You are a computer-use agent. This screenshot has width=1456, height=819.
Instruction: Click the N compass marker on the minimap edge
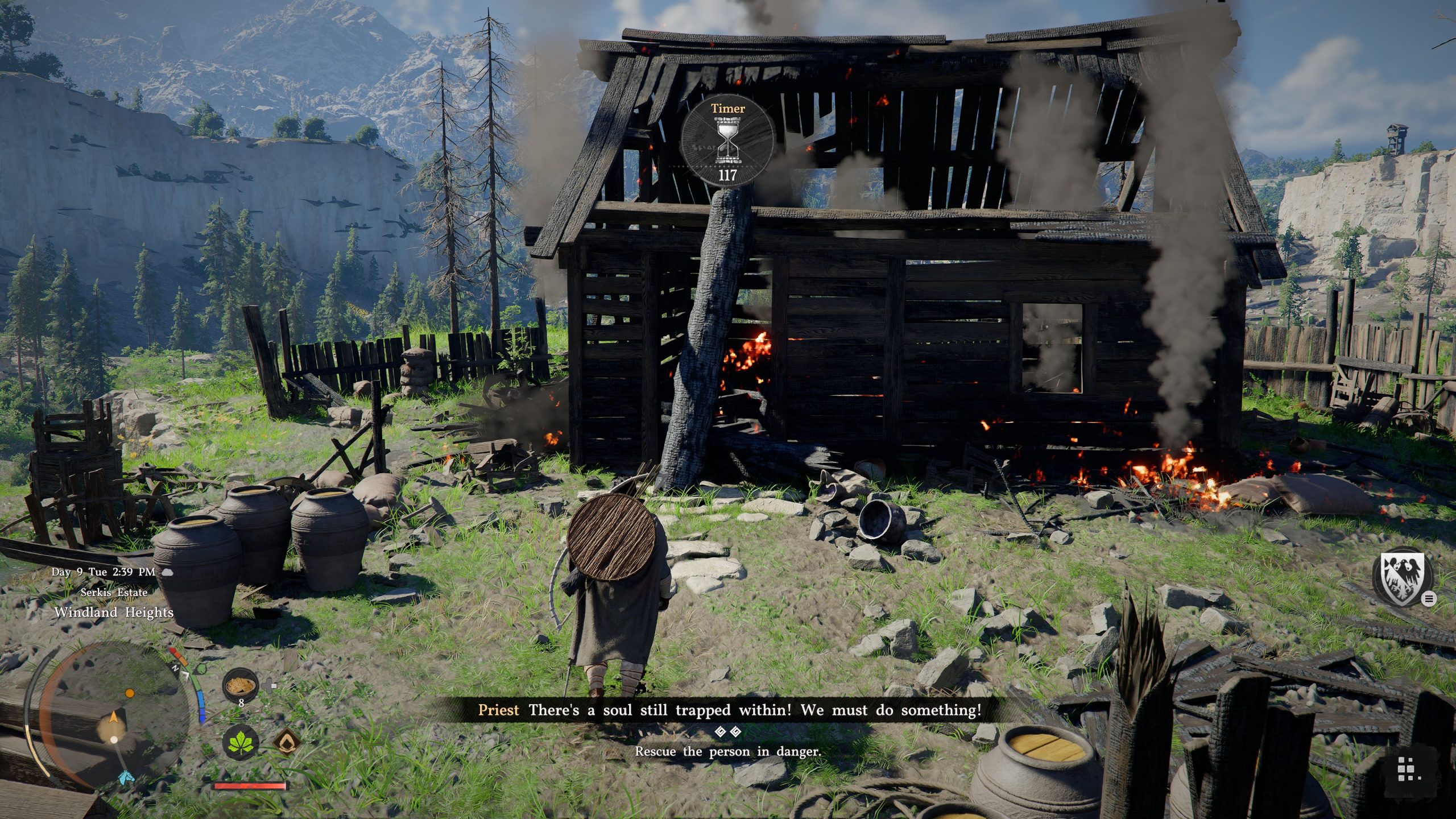(x=175, y=668)
